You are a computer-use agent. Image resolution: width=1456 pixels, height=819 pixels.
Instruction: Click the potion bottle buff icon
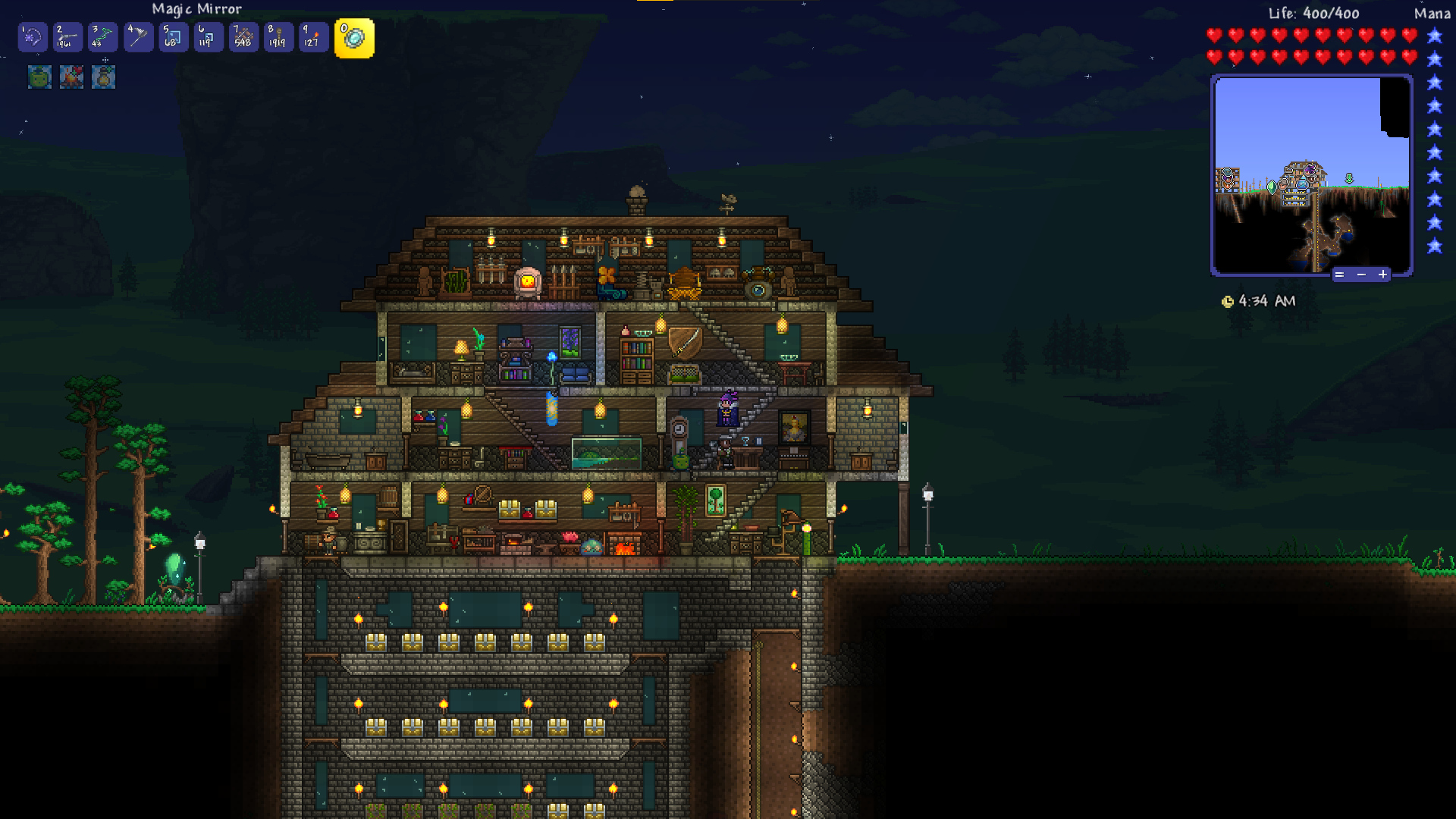click(x=103, y=77)
